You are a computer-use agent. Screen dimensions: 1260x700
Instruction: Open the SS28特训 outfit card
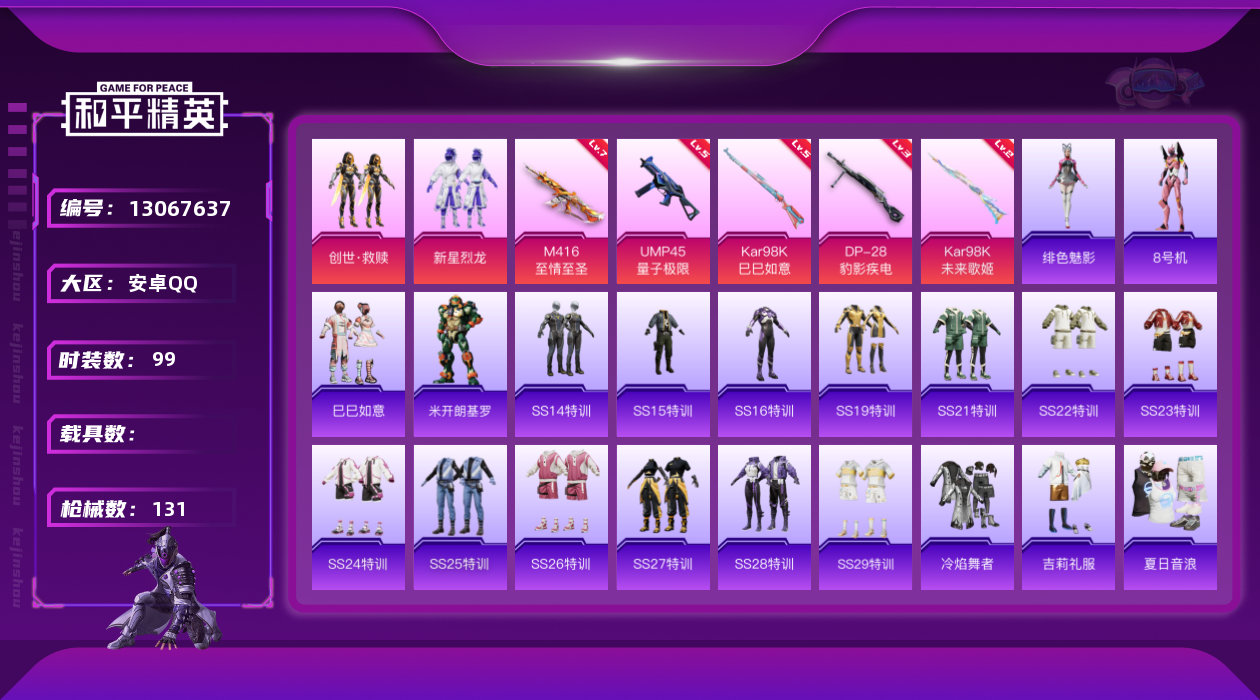(x=764, y=517)
